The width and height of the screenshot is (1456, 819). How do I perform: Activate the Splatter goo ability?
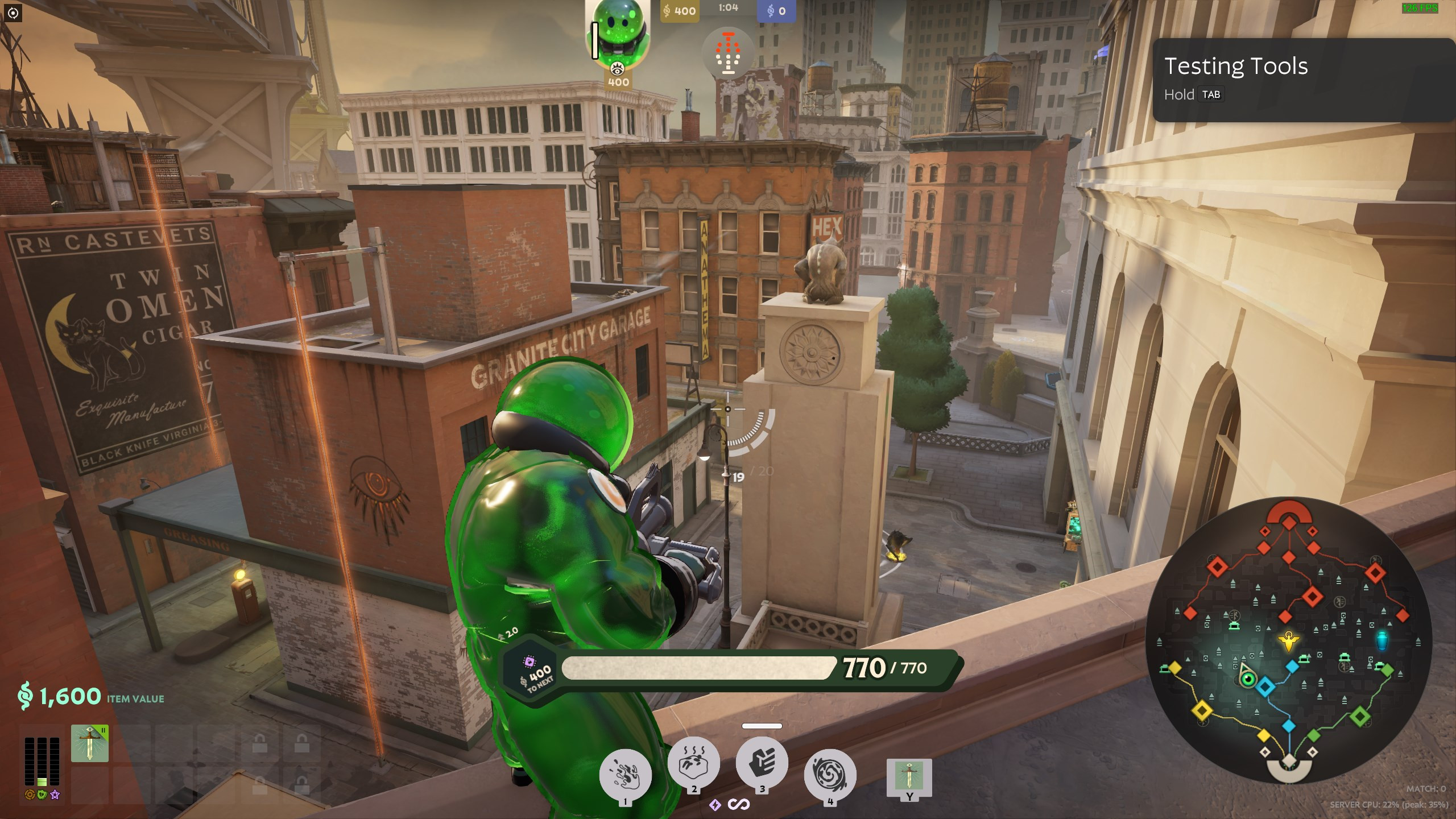pos(625,775)
